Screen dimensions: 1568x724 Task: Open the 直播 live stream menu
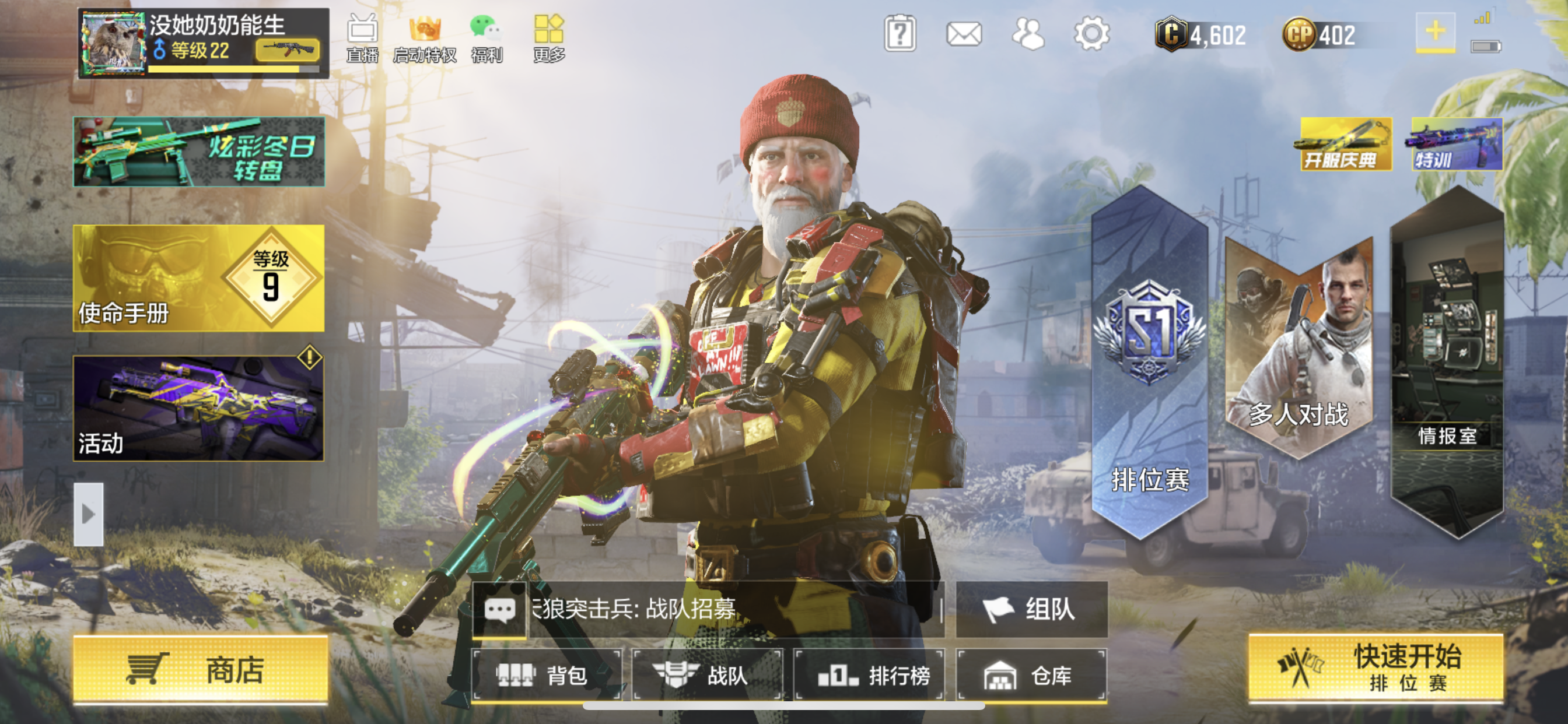click(362, 39)
